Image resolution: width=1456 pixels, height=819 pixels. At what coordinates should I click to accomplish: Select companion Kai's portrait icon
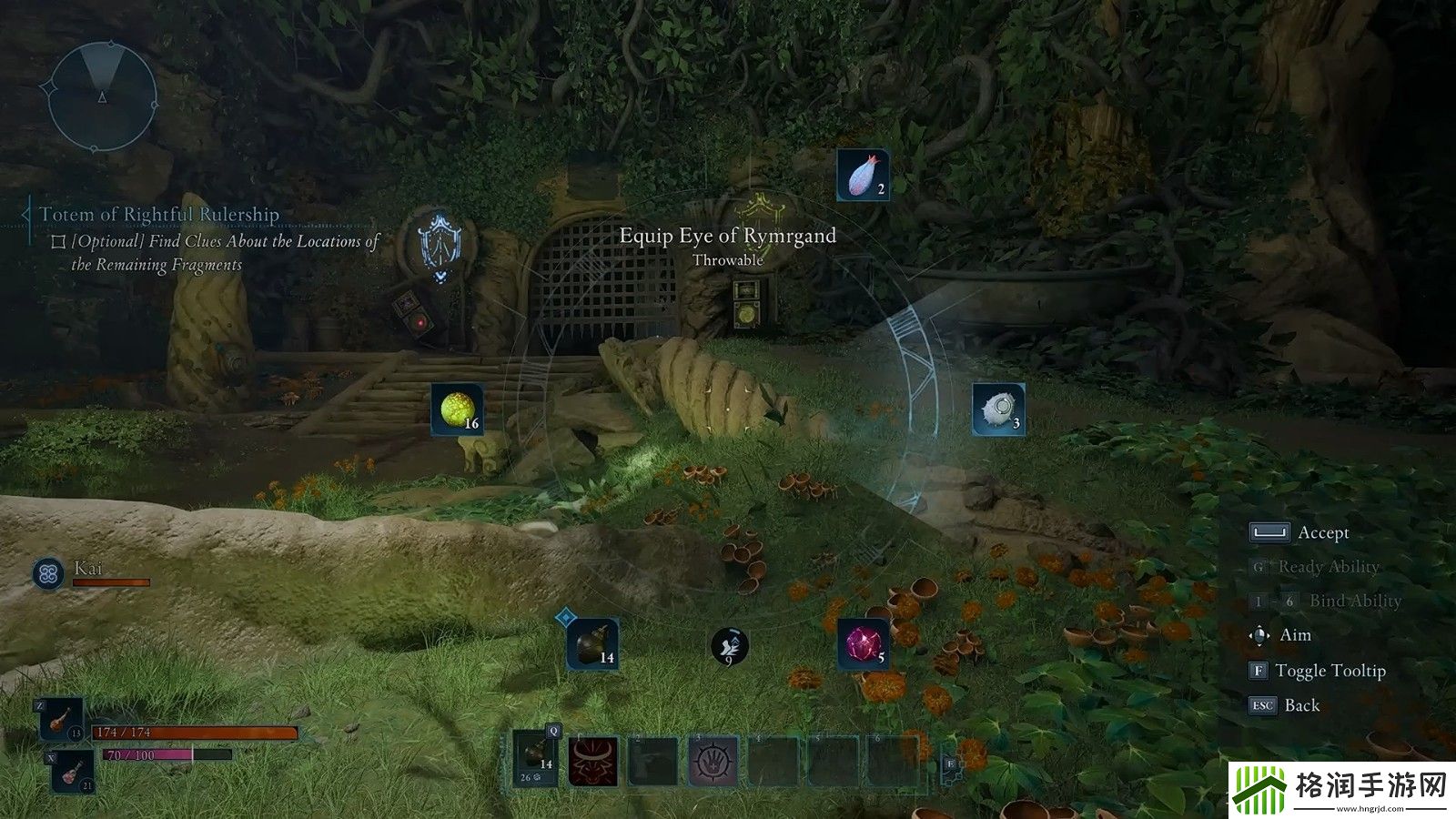pos(48,573)
